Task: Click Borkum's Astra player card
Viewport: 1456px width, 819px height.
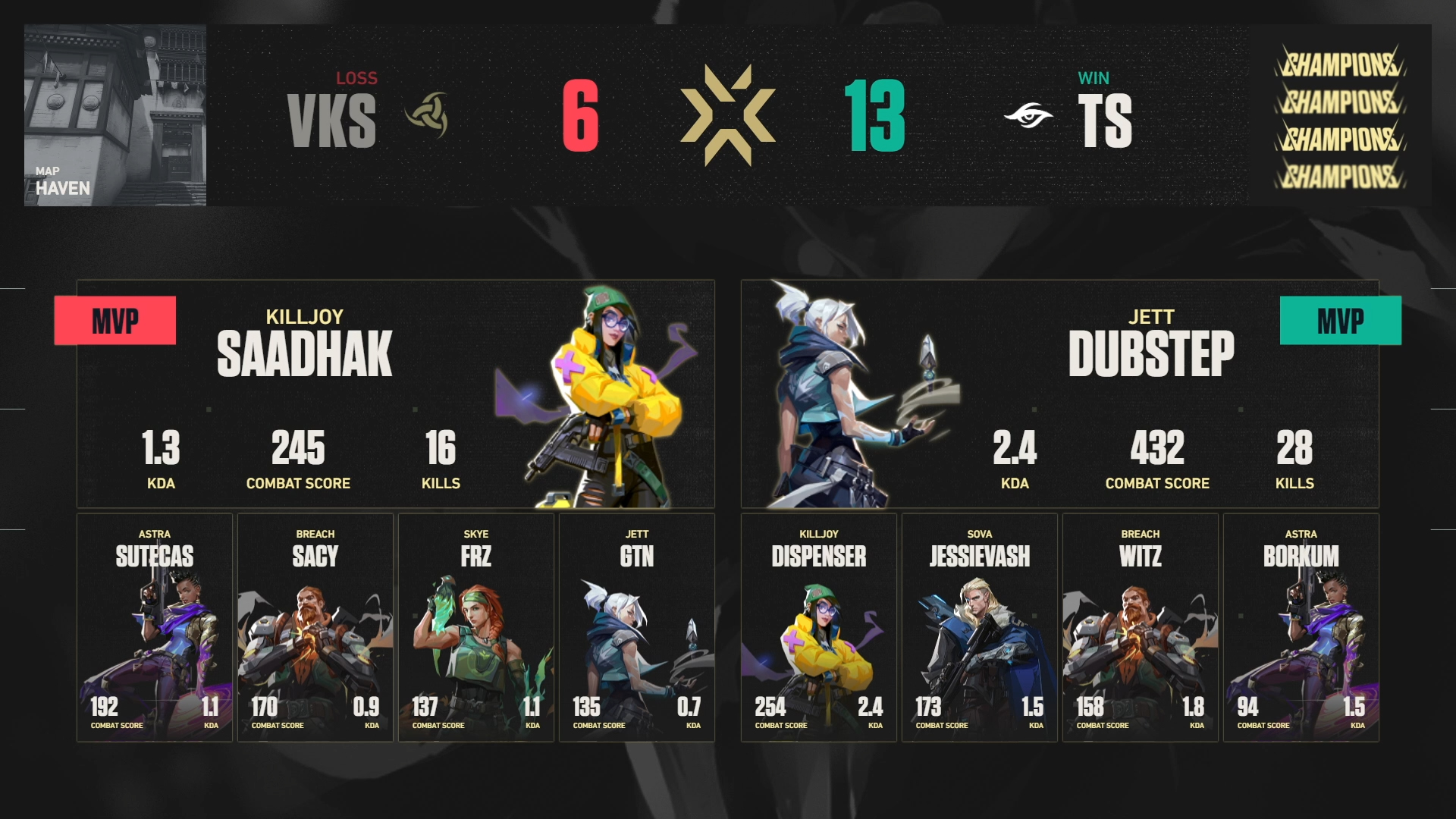Action: [x=1301, y=627]
